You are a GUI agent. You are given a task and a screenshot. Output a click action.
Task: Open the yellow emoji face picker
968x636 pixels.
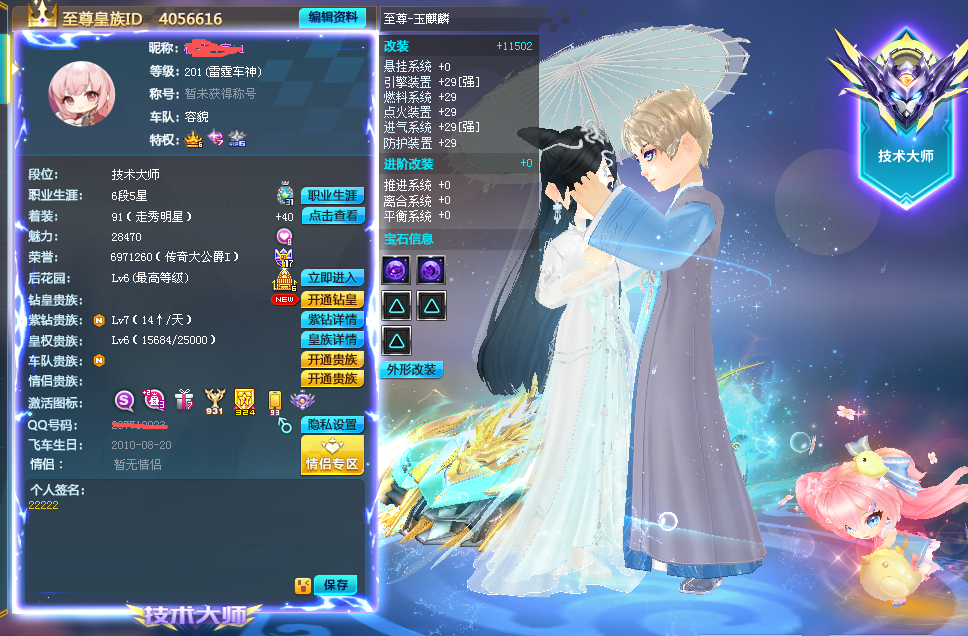pos(301,585)
